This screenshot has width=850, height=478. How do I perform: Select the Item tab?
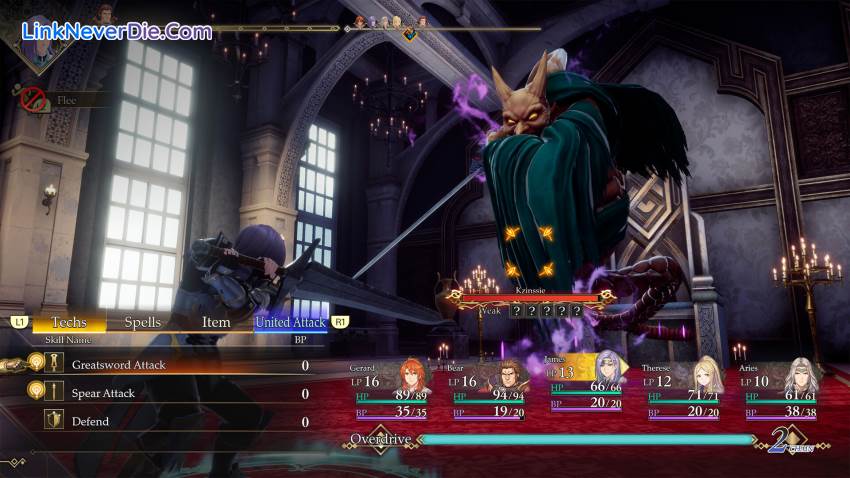(216, 322)
